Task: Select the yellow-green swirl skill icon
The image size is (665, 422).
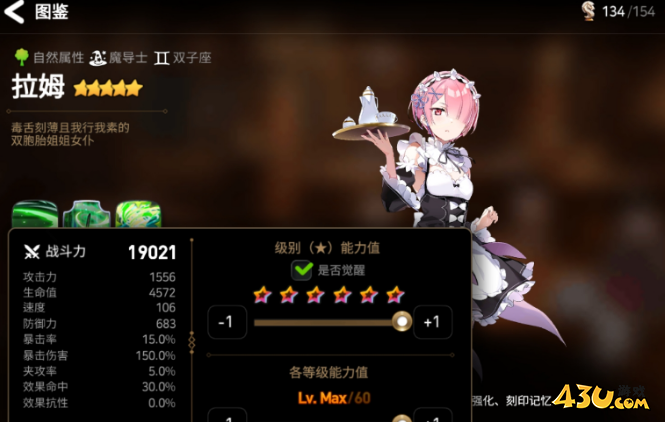Action: point(138,215)
